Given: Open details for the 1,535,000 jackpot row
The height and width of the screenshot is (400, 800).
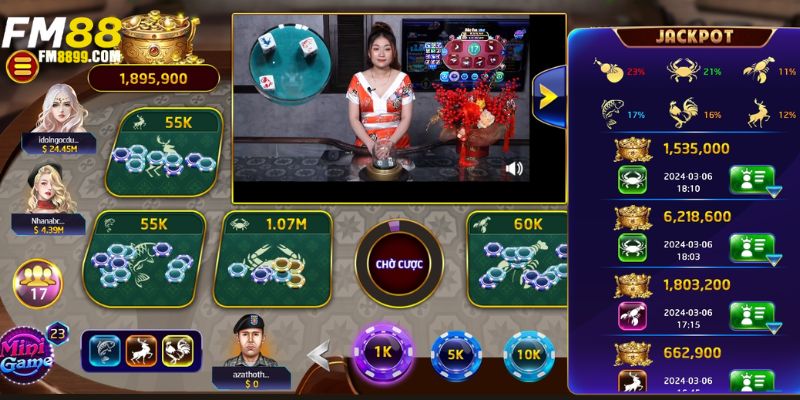Looking at the screenshot, I should coord(752,181).
